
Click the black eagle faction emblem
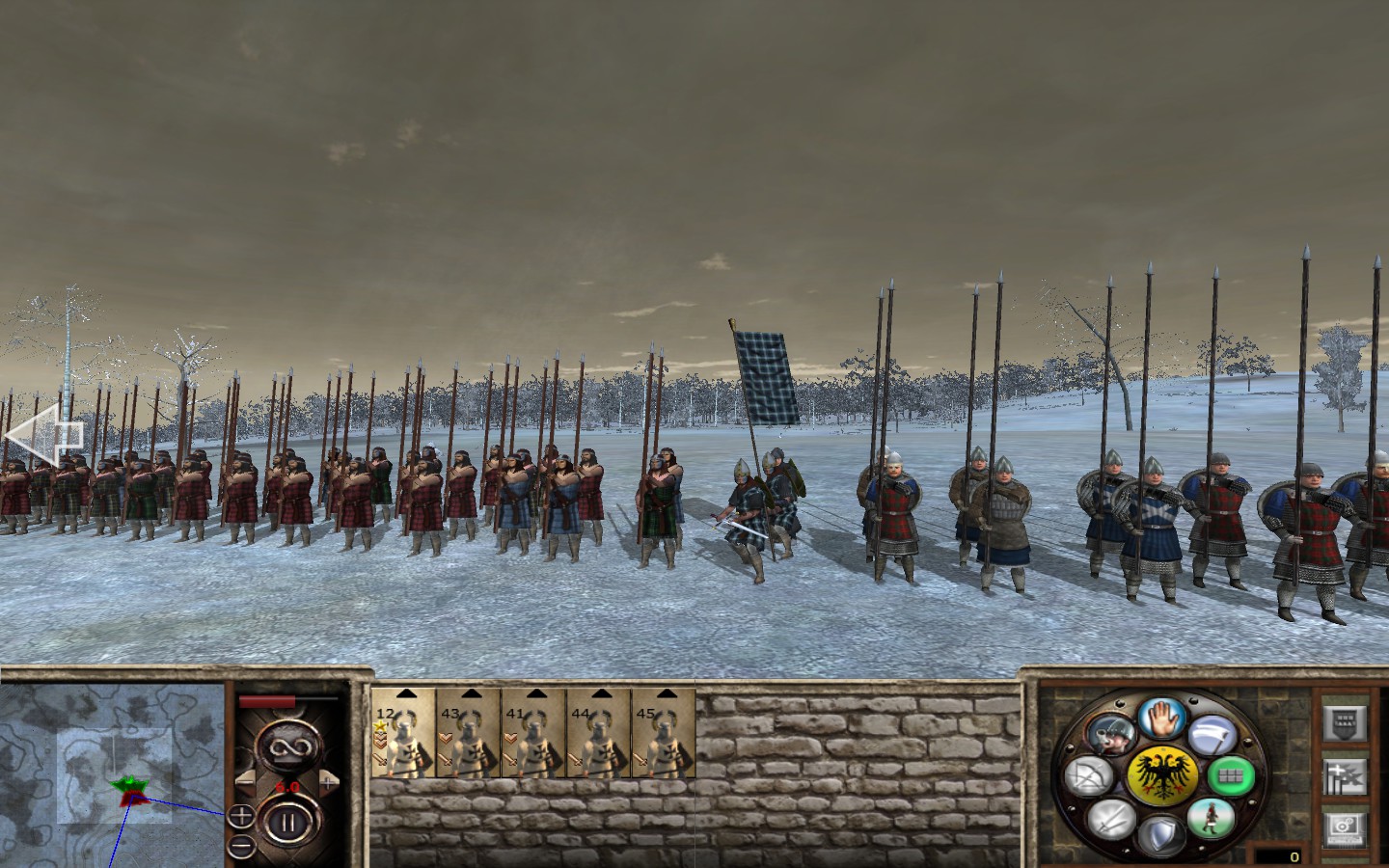coord(1162,773)
